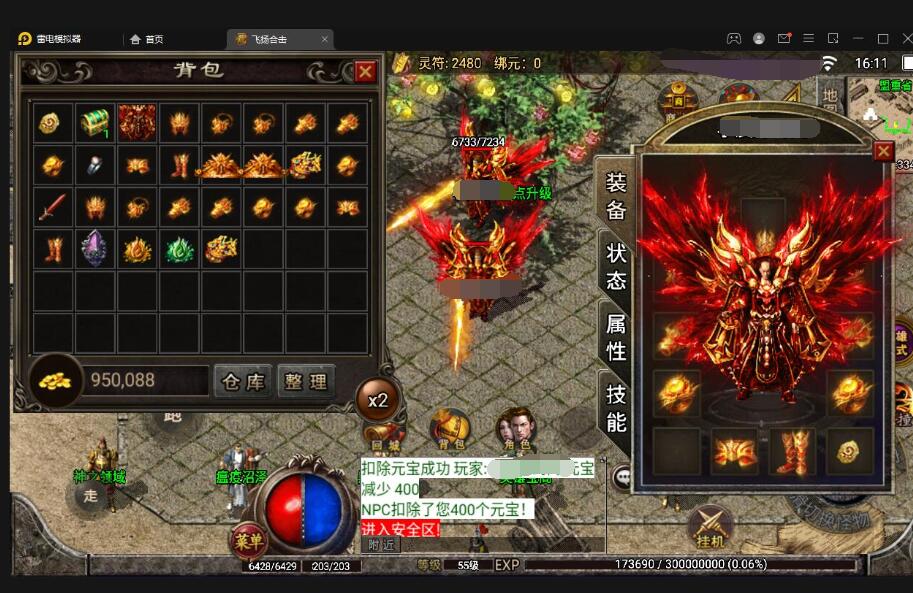
Task: Select the purple crystal item
Action: pos(95,247)
